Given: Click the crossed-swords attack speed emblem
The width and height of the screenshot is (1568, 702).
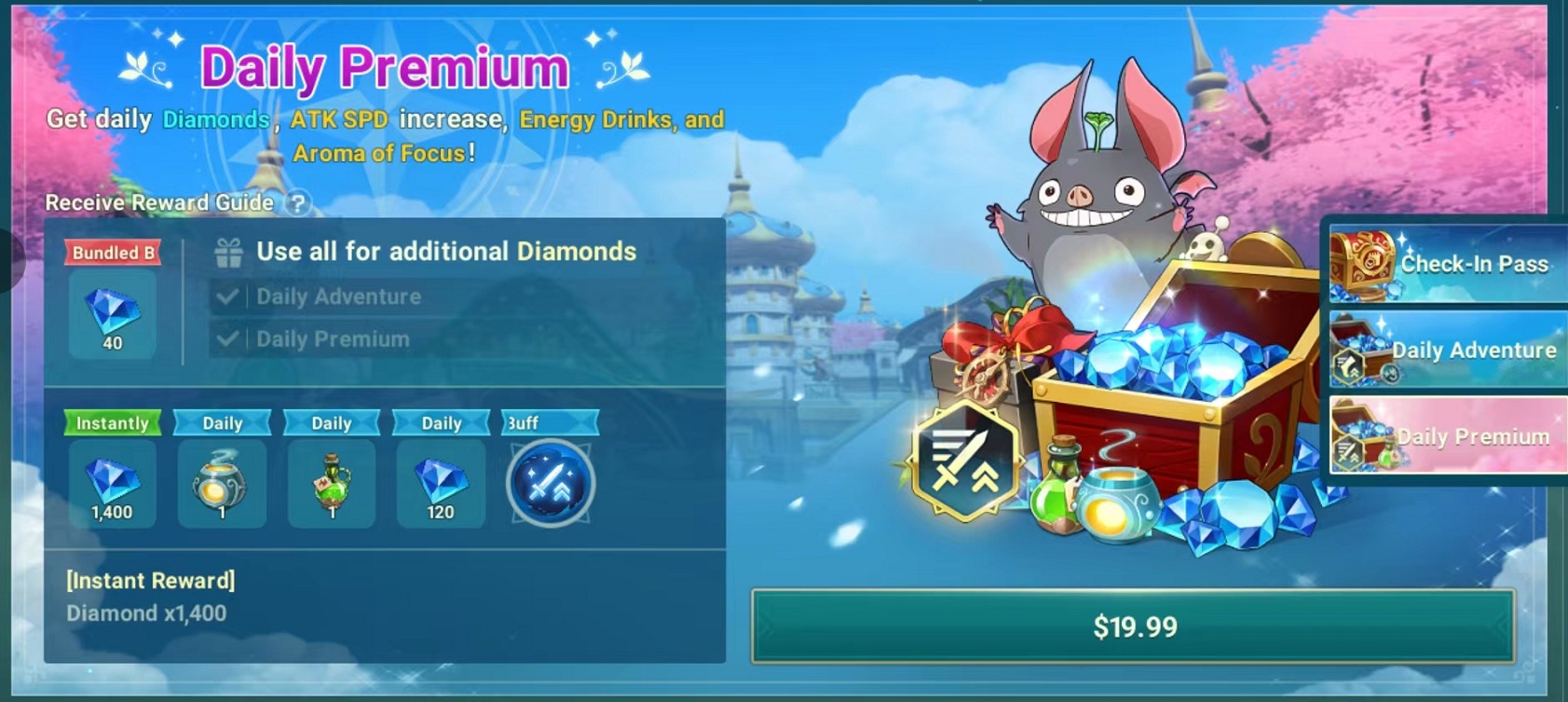Looking at the screenshot, I should [969, 459].
